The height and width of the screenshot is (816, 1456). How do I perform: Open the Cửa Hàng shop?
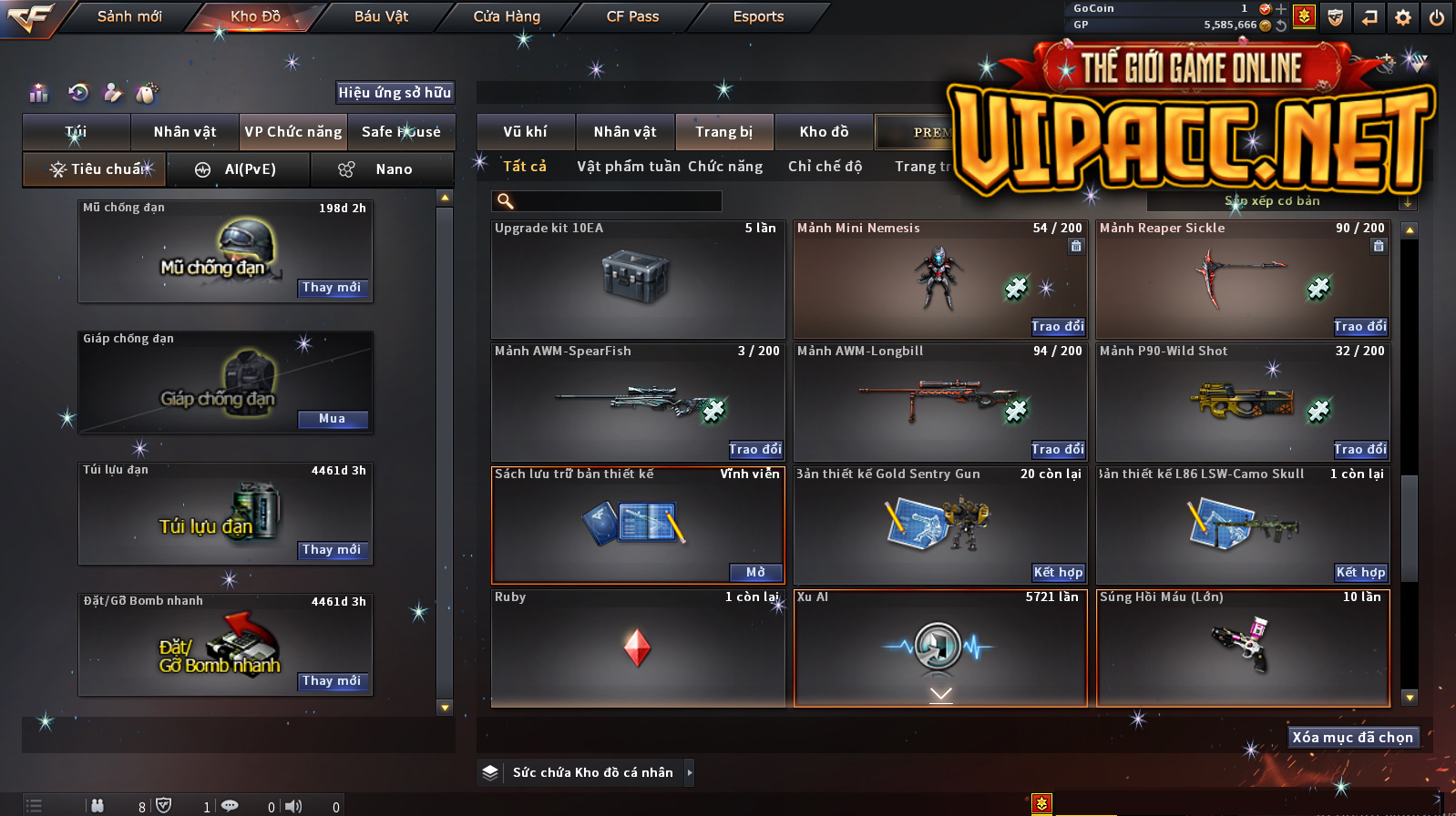point(507,16)
